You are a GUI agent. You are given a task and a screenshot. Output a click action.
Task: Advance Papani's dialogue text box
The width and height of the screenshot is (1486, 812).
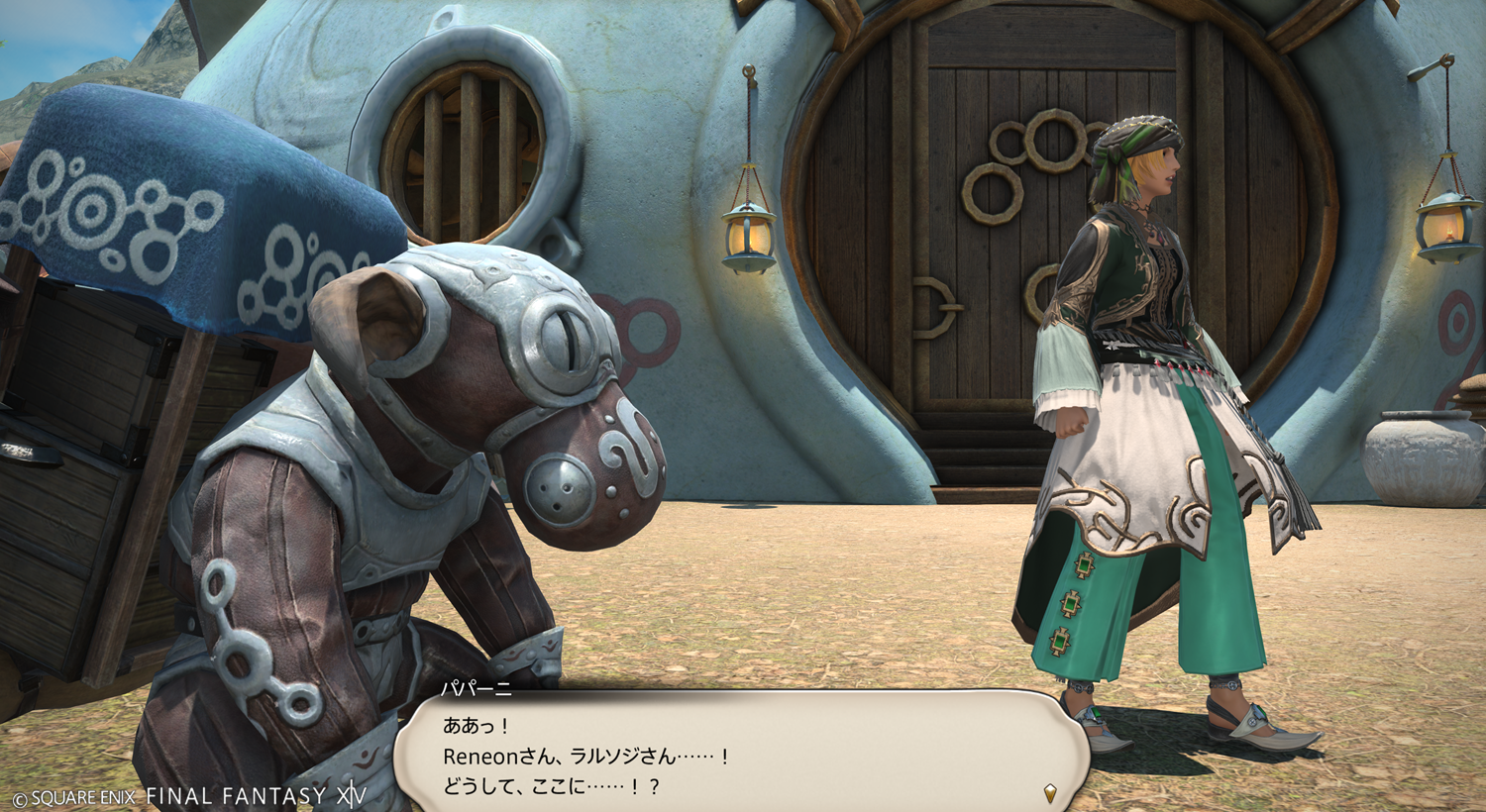point(741,755)
